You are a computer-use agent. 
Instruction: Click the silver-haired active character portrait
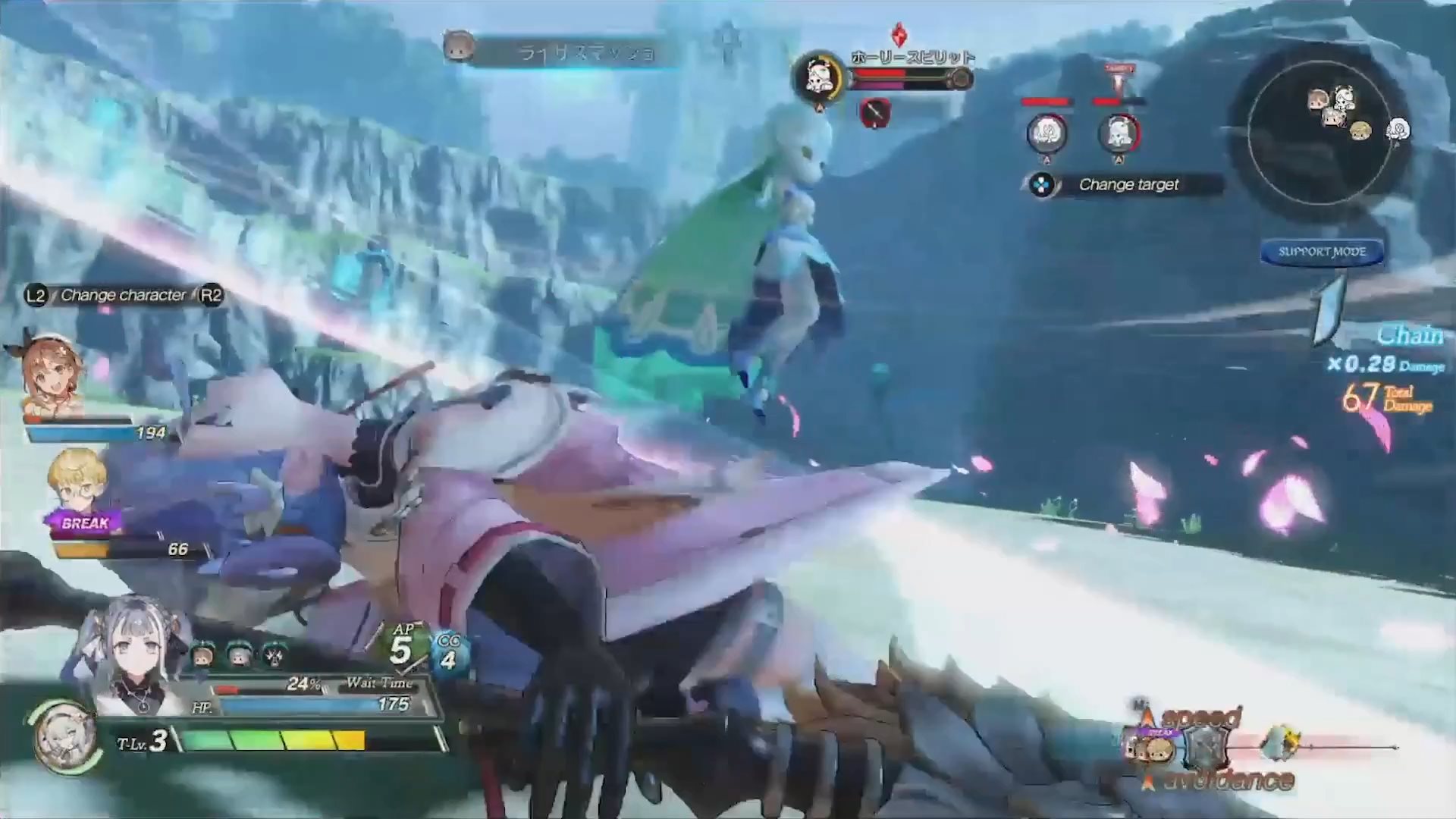click(x=133, y=658)
